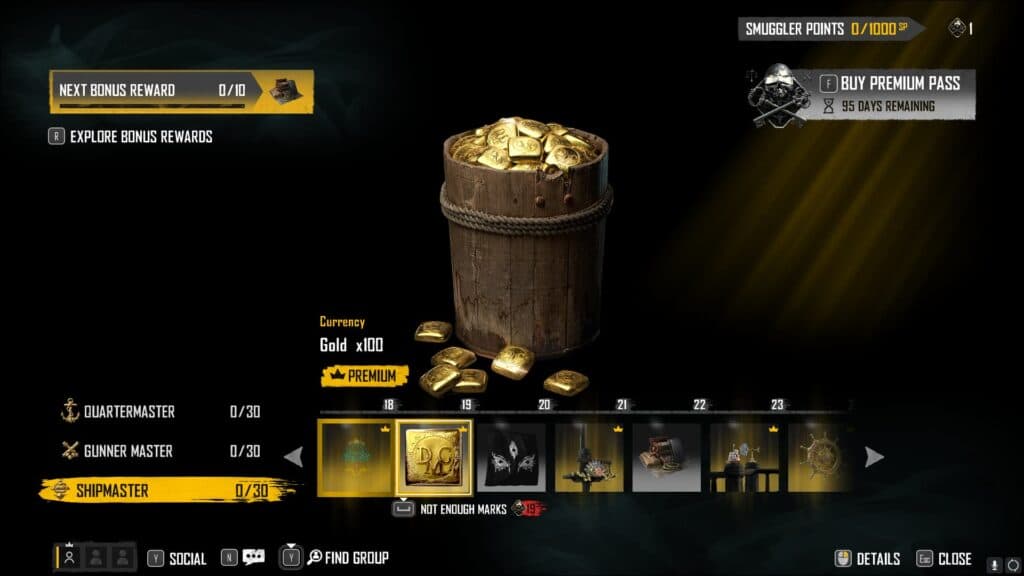
Task: Select the ship ornament reward under 21
Action: click(589, 457)
